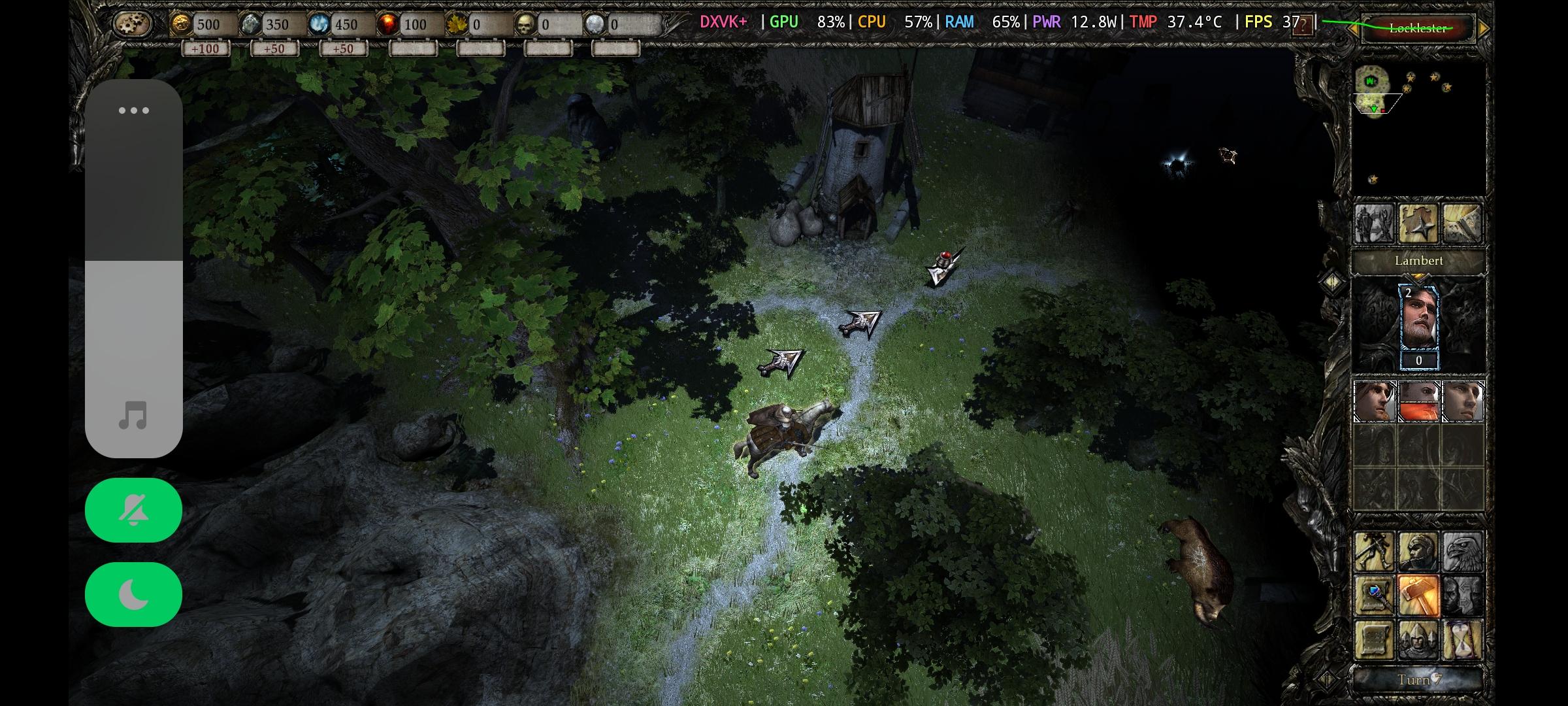The width and height of the screenshot is (1568, 706).
Task: Go to next town with right arrow
Action: pyautogui.click(x=1483, y=29)
